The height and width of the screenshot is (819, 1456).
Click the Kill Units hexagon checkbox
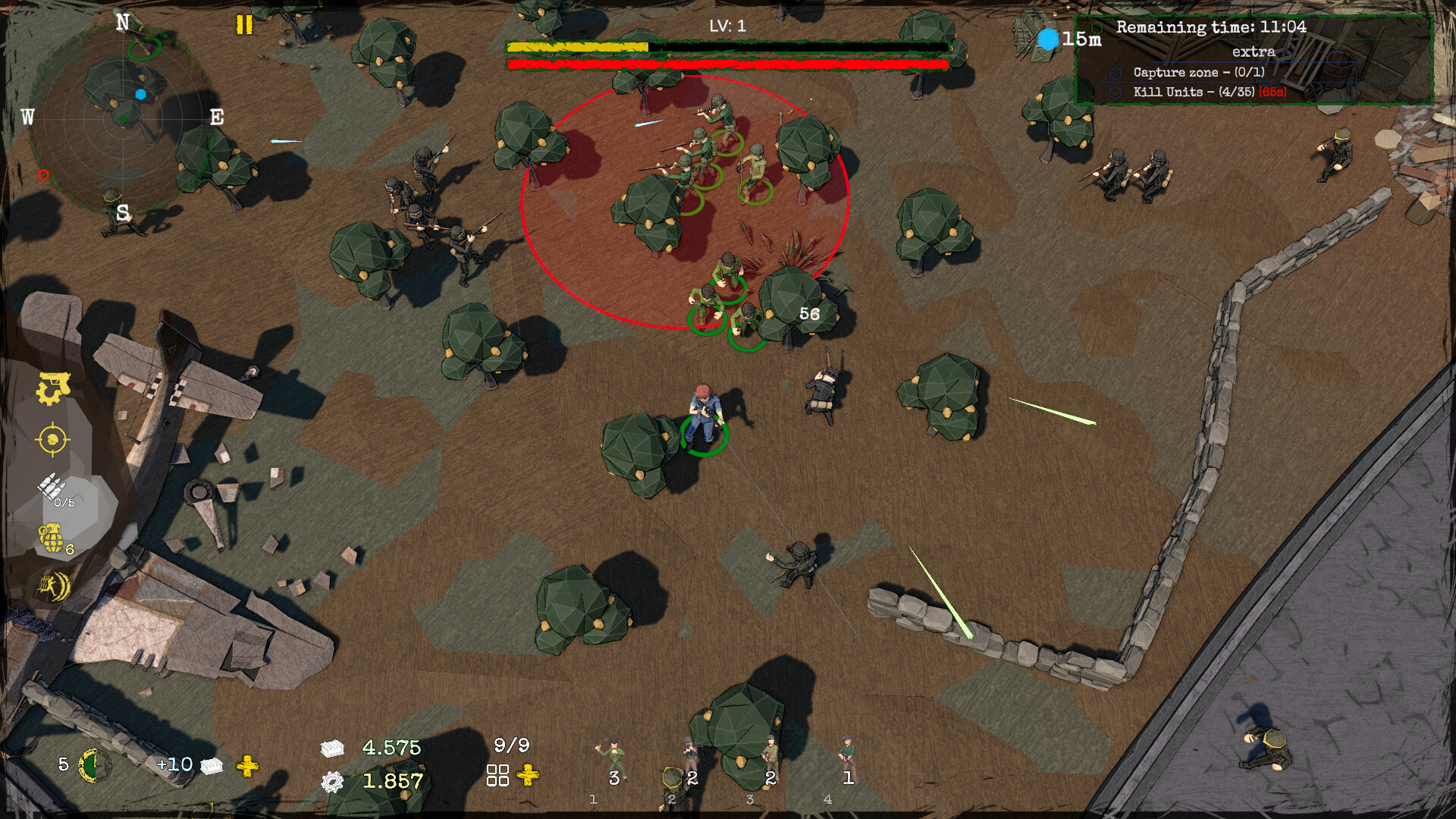(1115, 94)
